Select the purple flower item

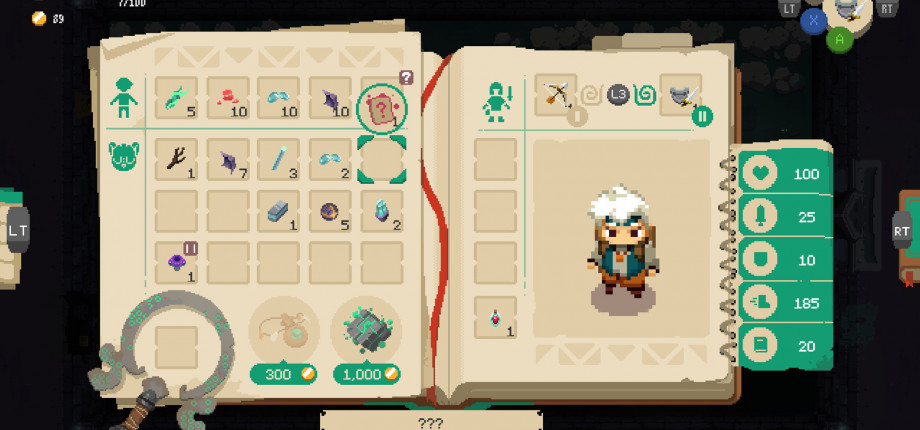[176, 262]
